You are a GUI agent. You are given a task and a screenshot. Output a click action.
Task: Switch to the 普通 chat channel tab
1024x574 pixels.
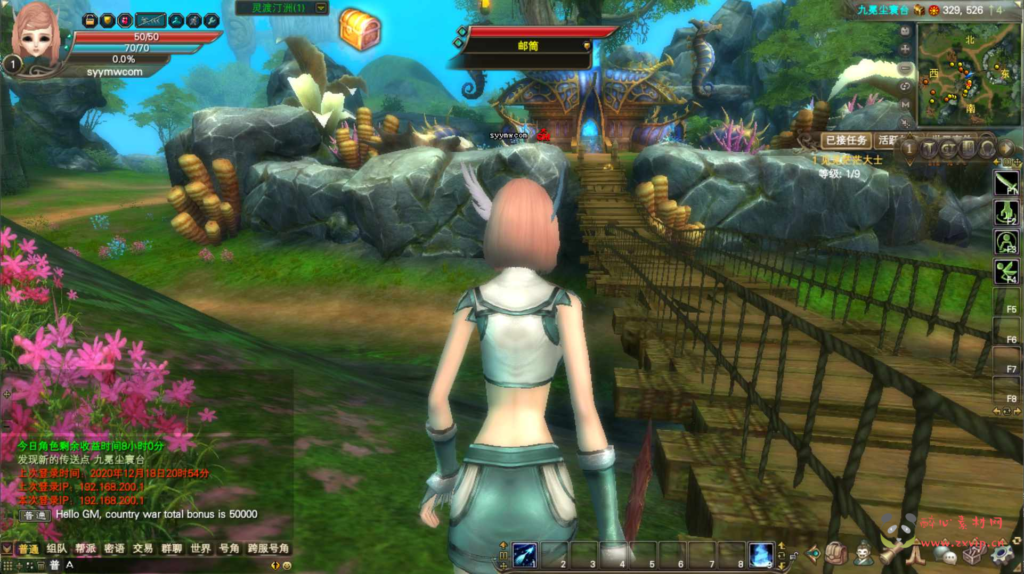(28, 549)
